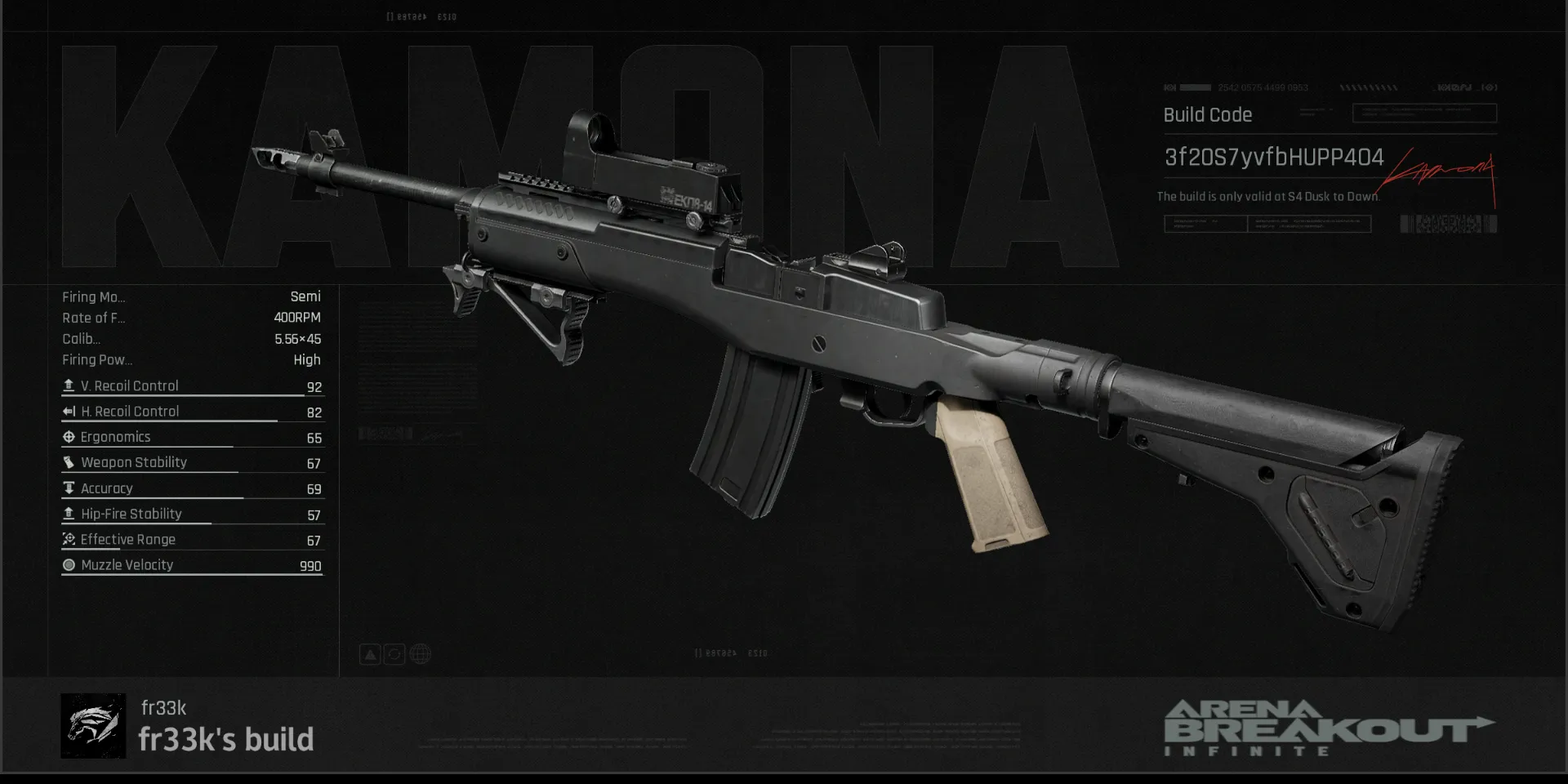Click the Hip-Fire Stability icon
Screen dimensions: 1568x784
point(69,513)
